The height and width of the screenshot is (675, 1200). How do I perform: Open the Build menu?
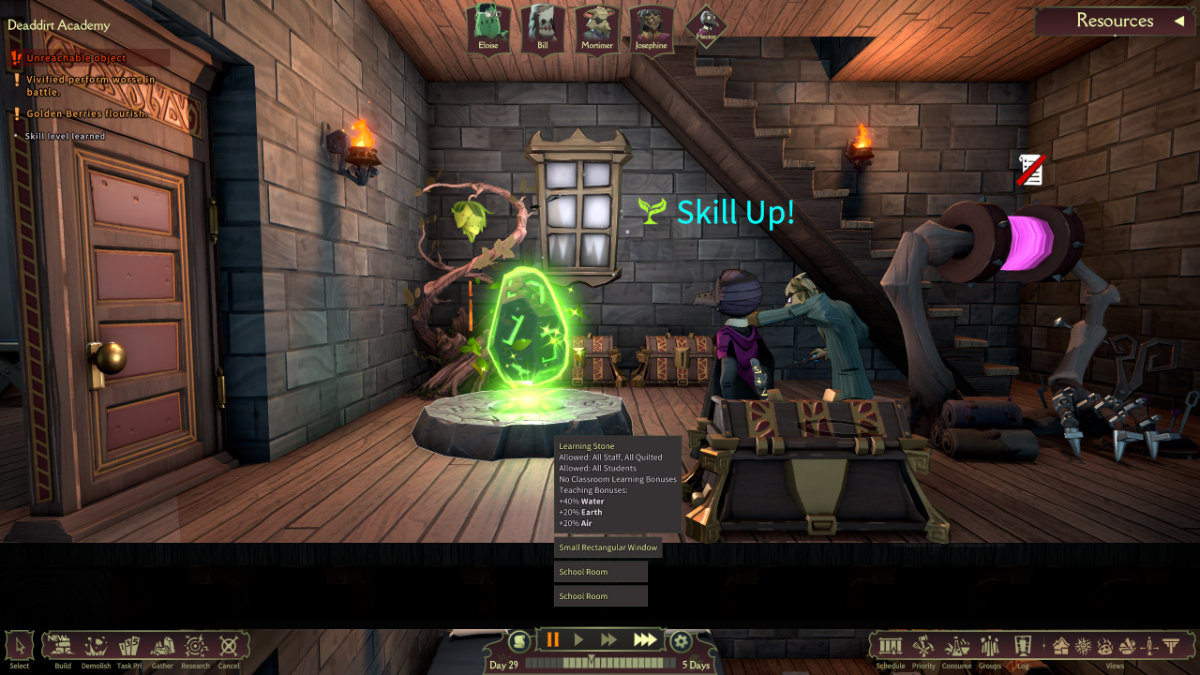(63, 647)
